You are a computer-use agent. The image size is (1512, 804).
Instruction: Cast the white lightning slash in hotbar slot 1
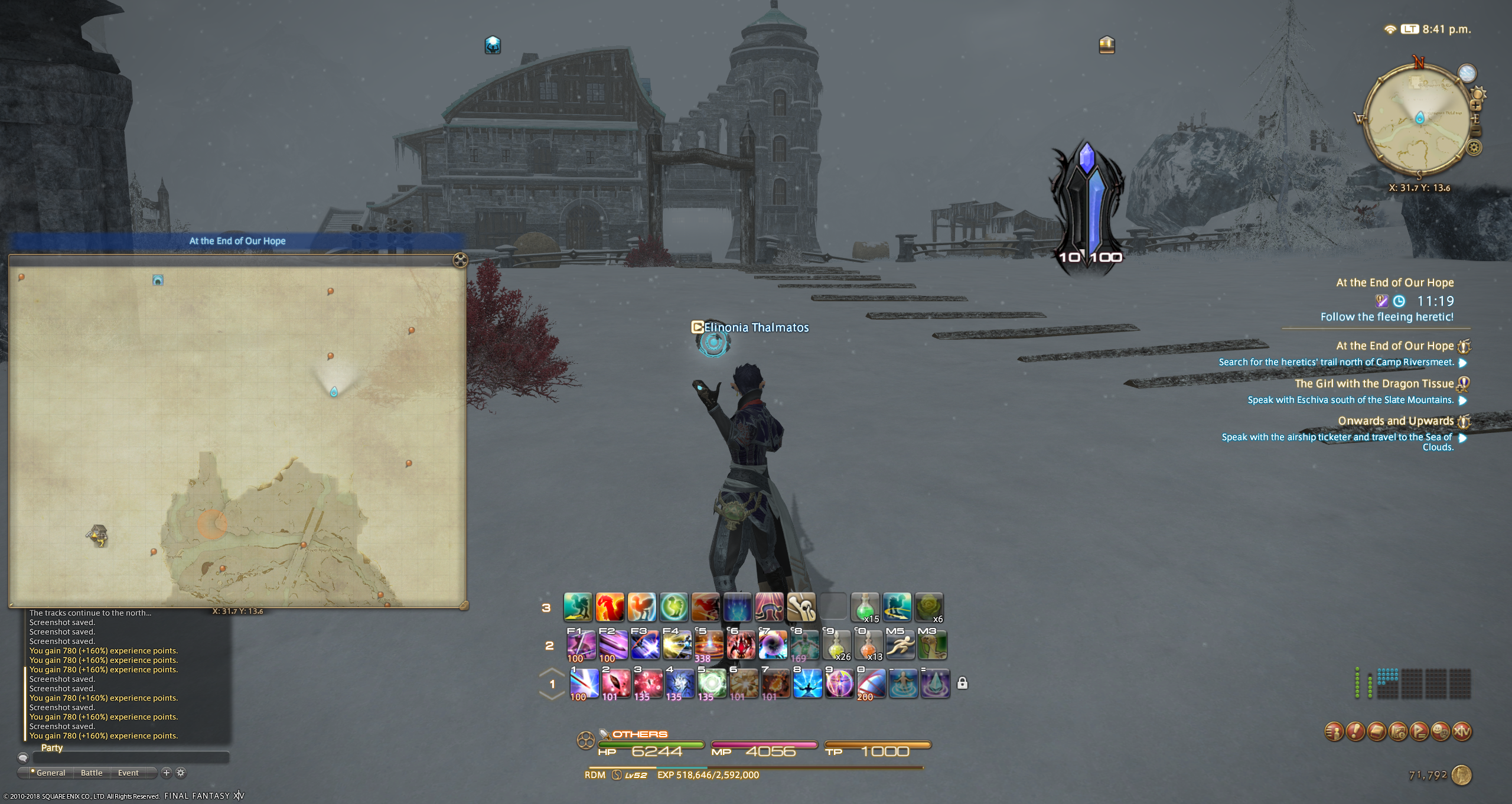584,684
